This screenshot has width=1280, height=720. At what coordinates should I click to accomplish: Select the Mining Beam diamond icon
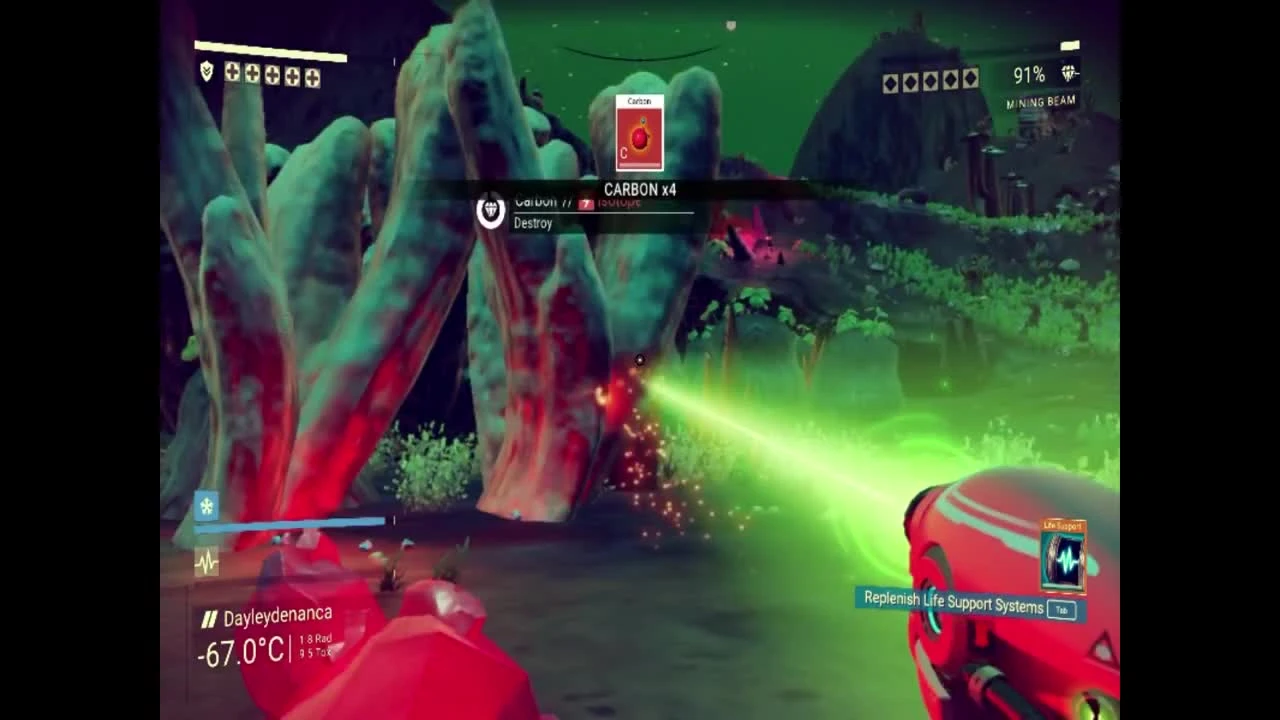(x=1068, y=72)
